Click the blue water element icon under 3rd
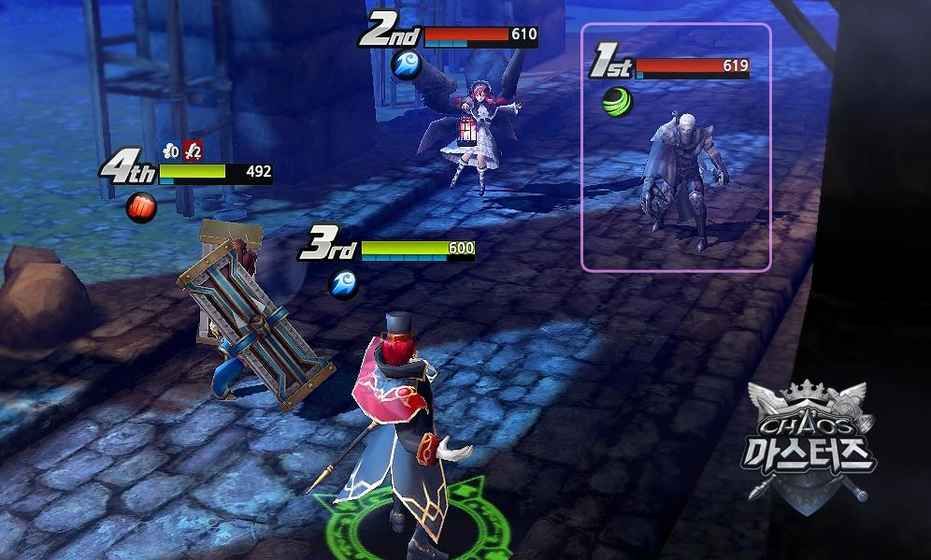The width and height of the screenshot is (931, 560). point(343,282)
